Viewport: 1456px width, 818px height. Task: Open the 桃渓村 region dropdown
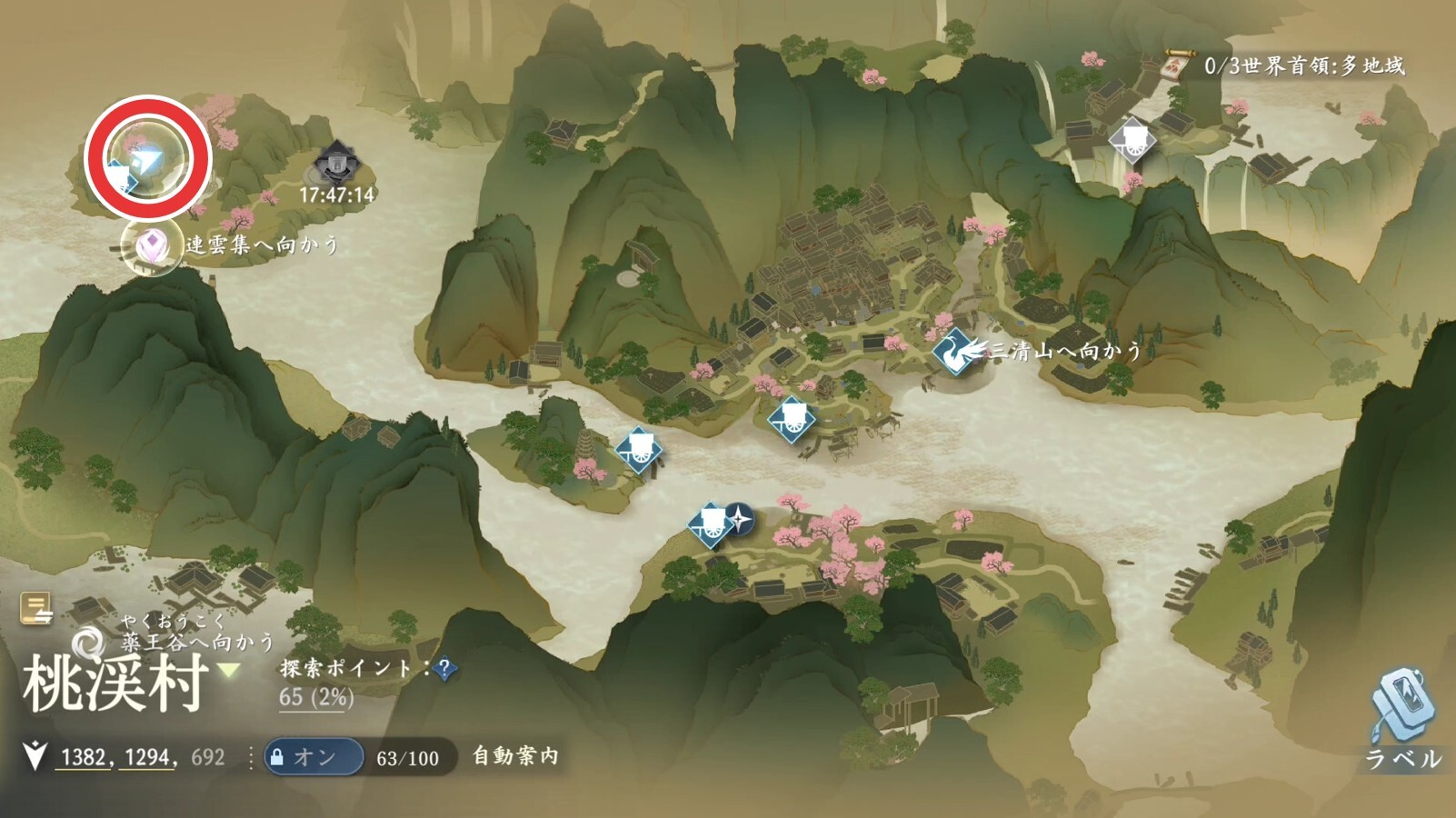coord(228,671)
